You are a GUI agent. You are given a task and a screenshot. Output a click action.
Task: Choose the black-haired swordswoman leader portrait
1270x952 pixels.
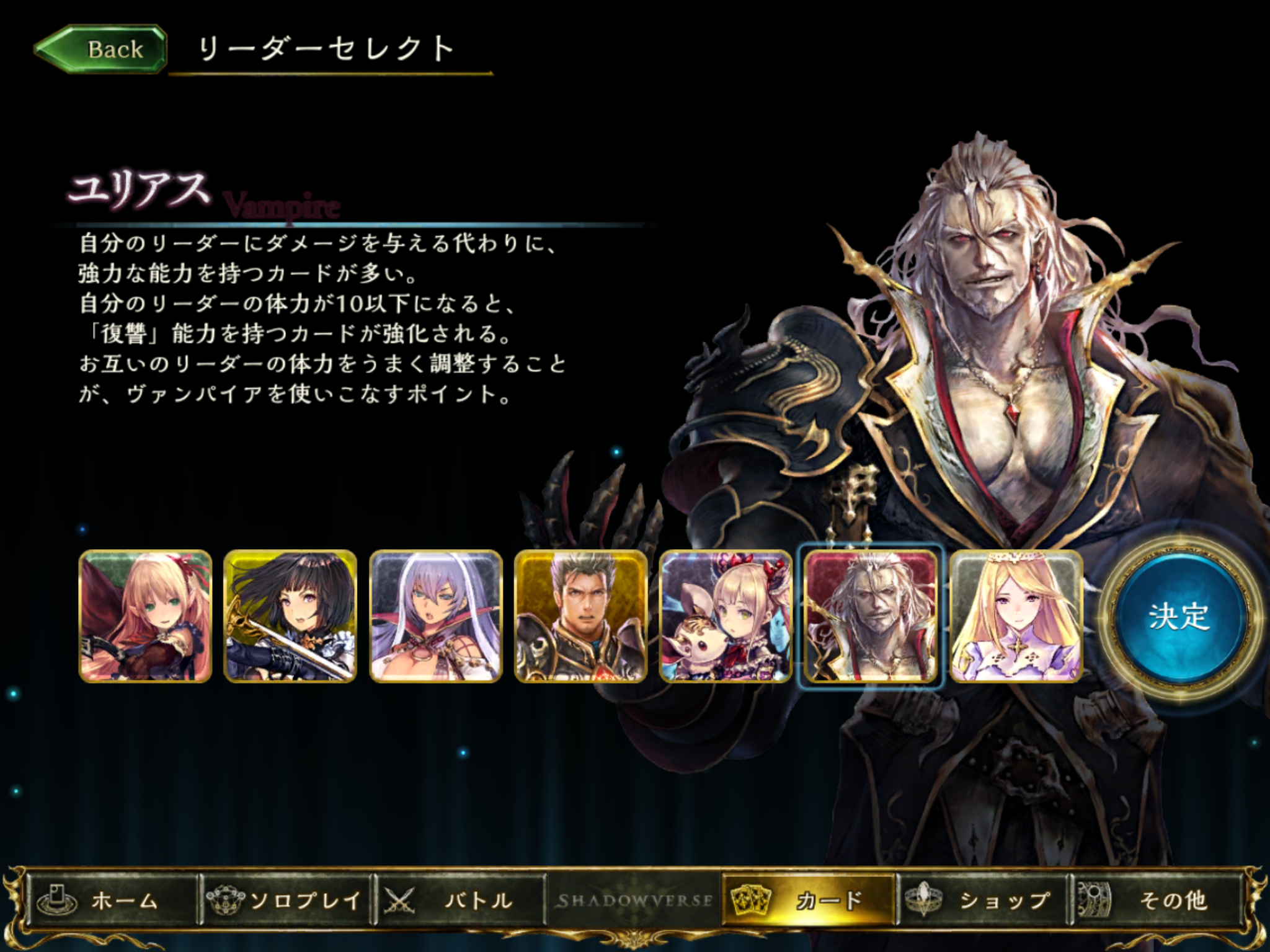(x=290, y=616)
